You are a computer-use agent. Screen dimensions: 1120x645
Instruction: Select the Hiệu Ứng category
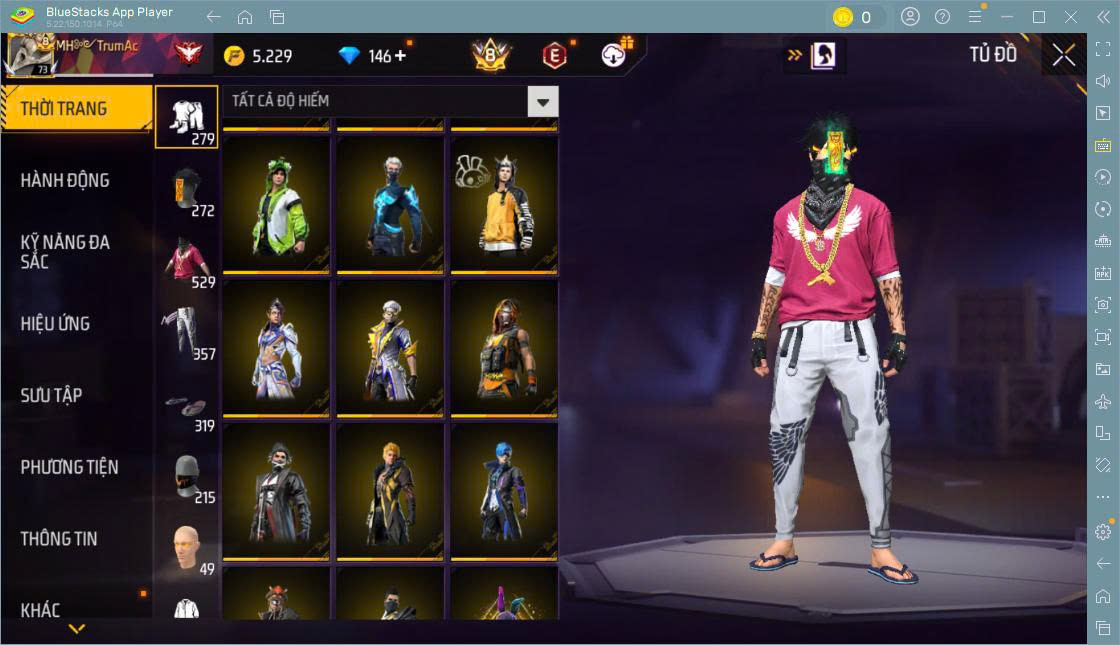[56, 324]
